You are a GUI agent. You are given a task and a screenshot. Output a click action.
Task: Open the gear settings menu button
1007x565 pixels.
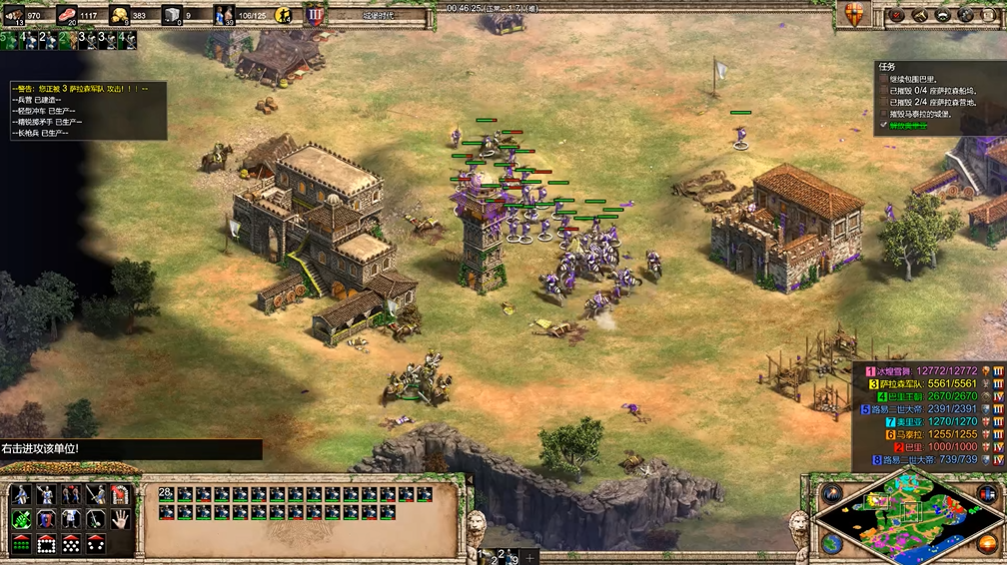click(966, 15)
